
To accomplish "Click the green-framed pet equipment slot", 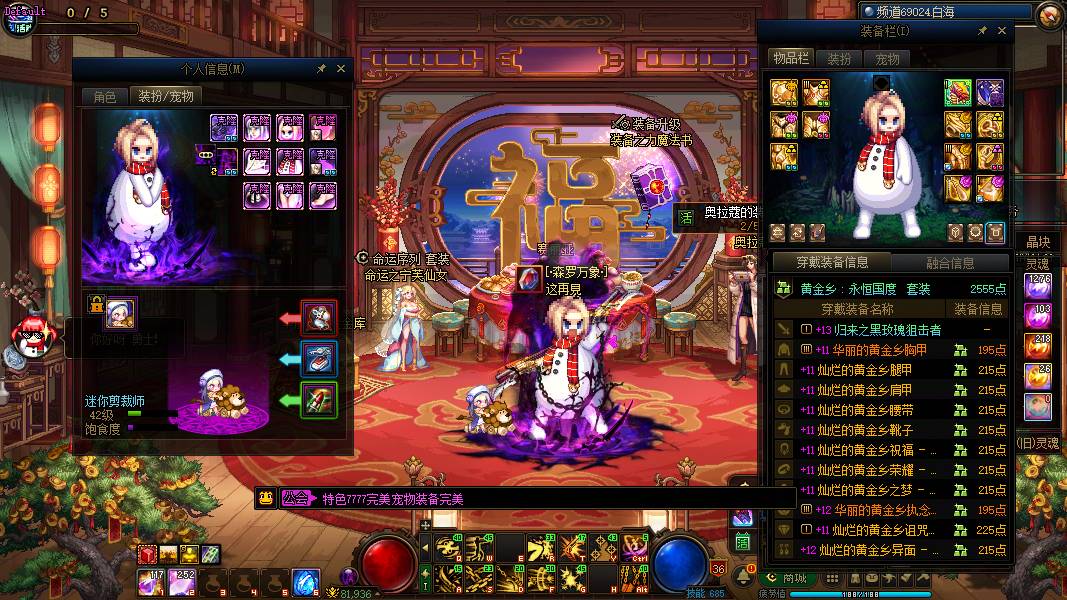I will click(319, 400).
